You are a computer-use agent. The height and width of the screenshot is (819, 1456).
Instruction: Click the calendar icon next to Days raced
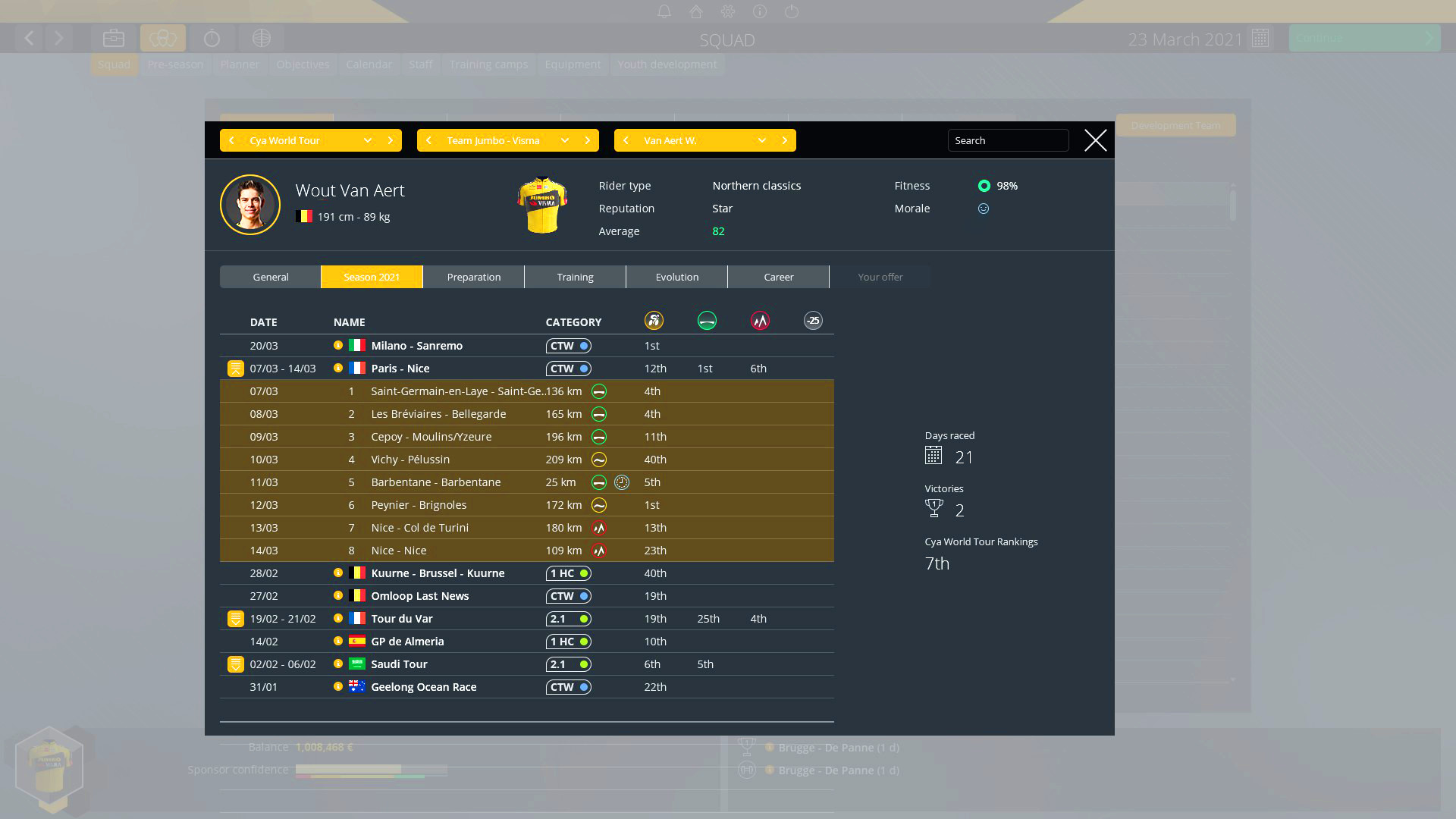[934, 456]
